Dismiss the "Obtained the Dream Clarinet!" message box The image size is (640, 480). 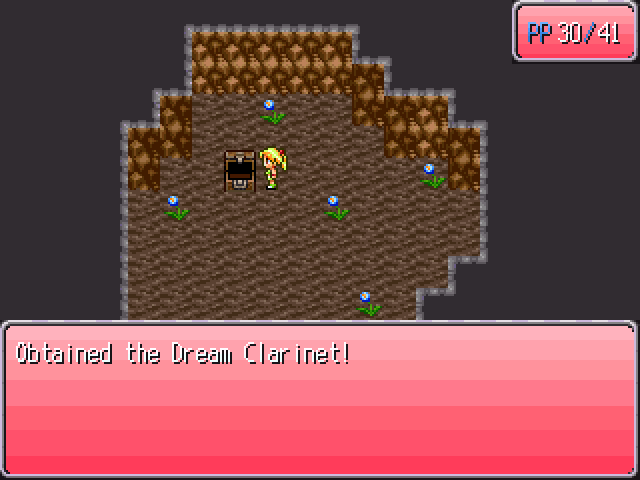(x=319, y=398)
